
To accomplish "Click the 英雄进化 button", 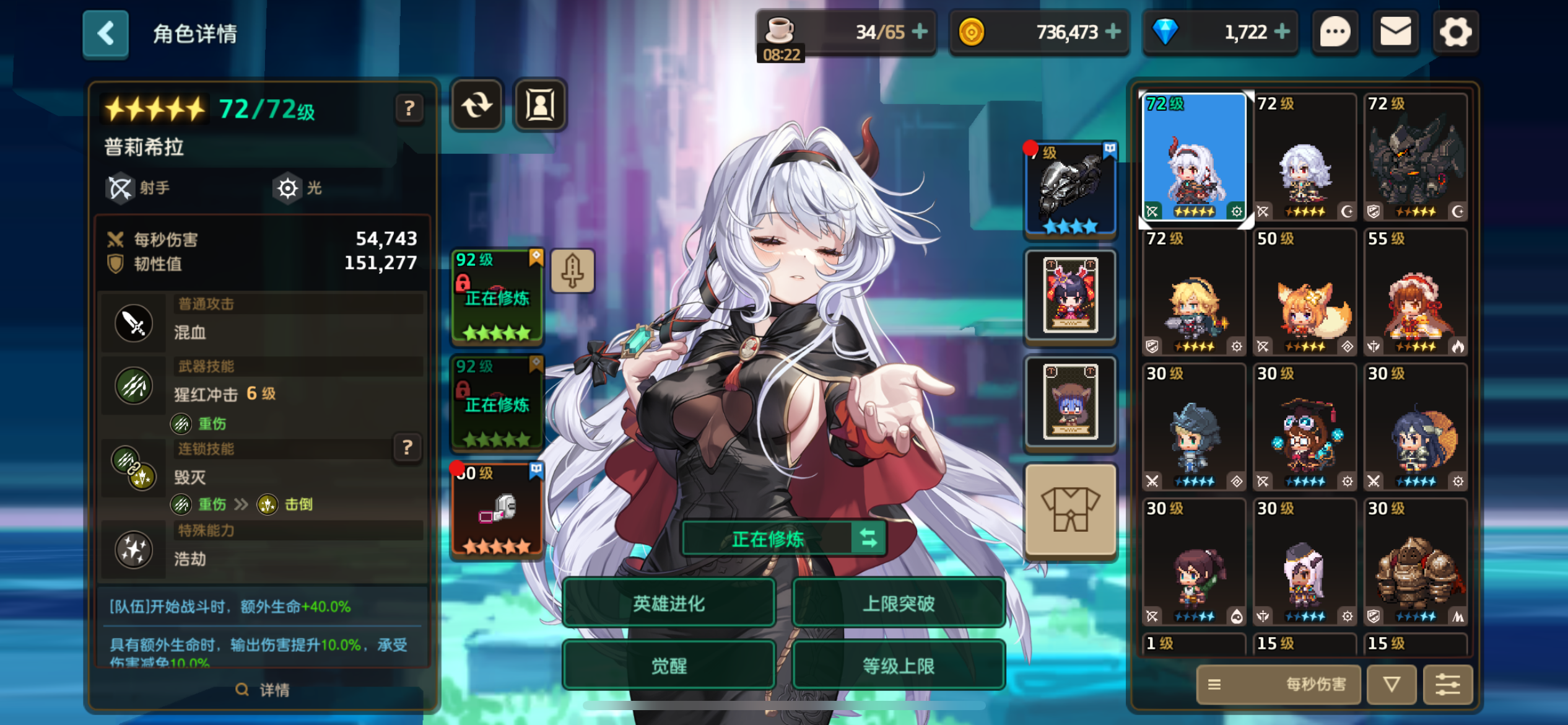I will coord(668,602).
